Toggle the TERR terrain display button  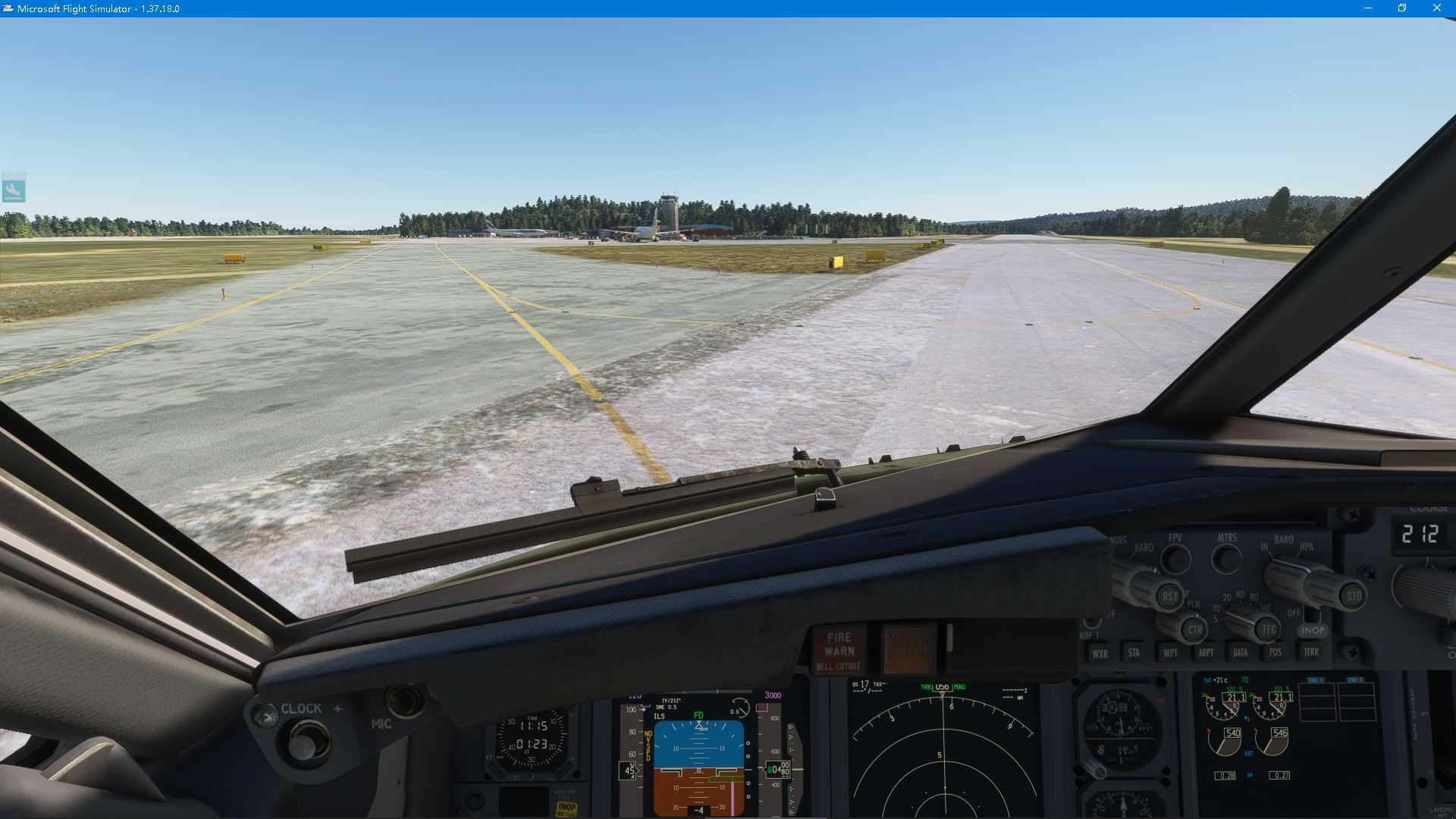click(1311, 652)
